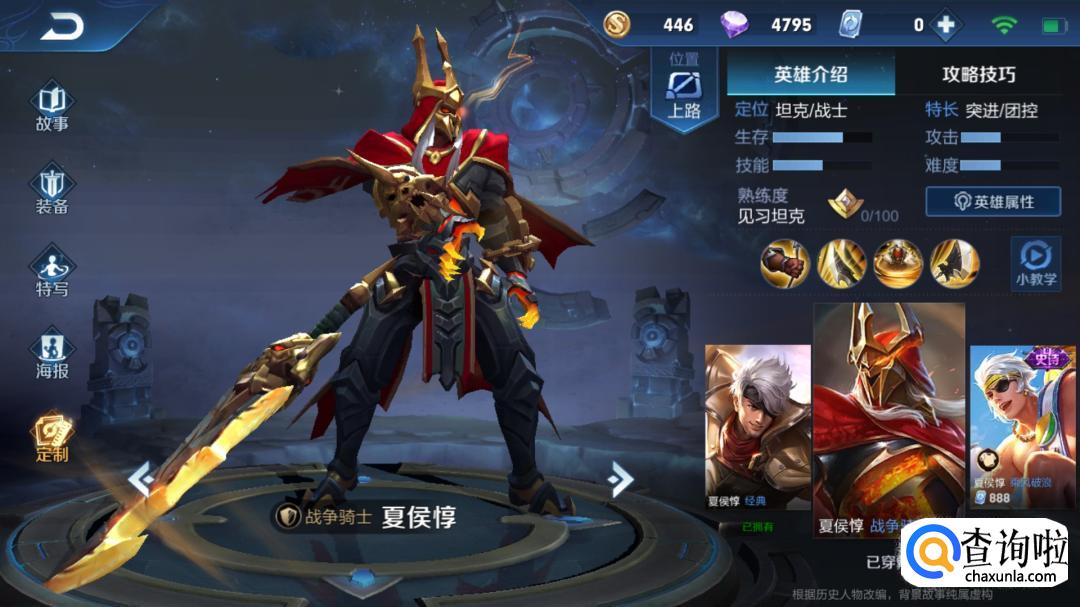Add more currency with the plus button
This screenshot has width=1080, height=607.
(945, 25)
